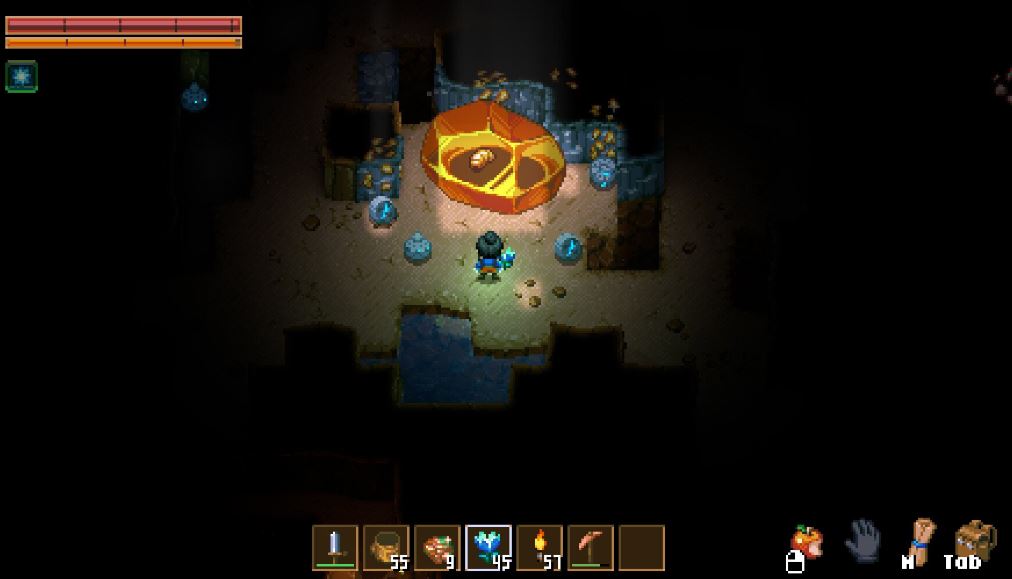This screenshot has width=1012, height=579.
Task: Click the grey glove interact icon
Action: pyautogui.click(x=862, y=541)
